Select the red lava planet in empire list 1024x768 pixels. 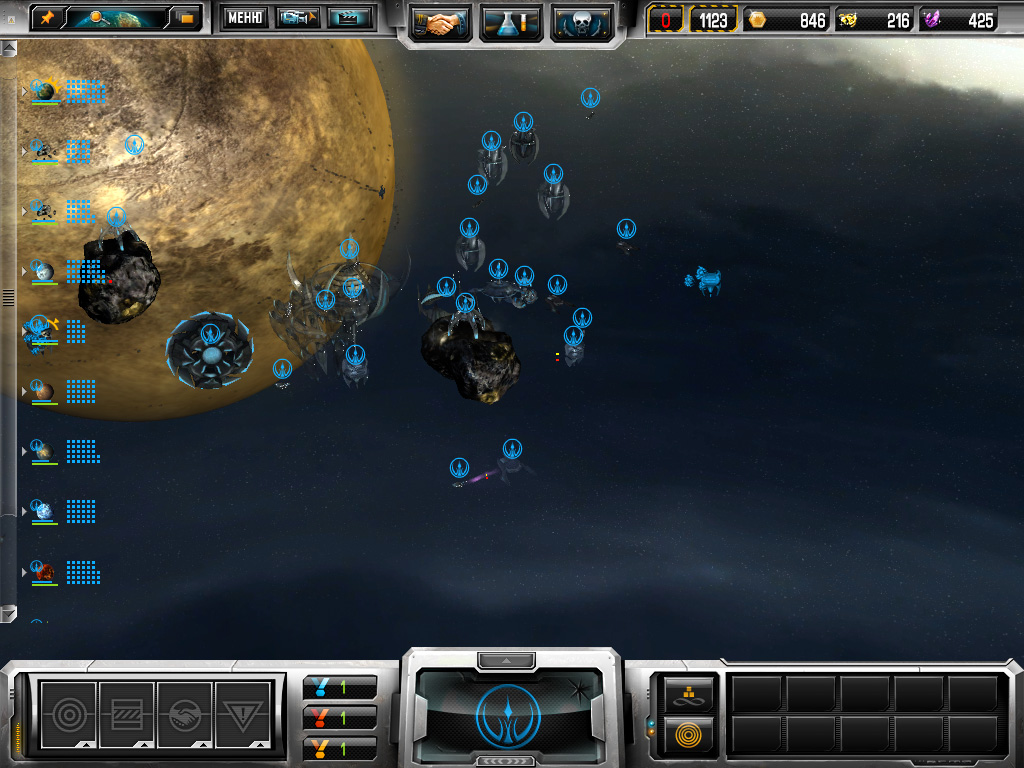[x=43, y=572]
